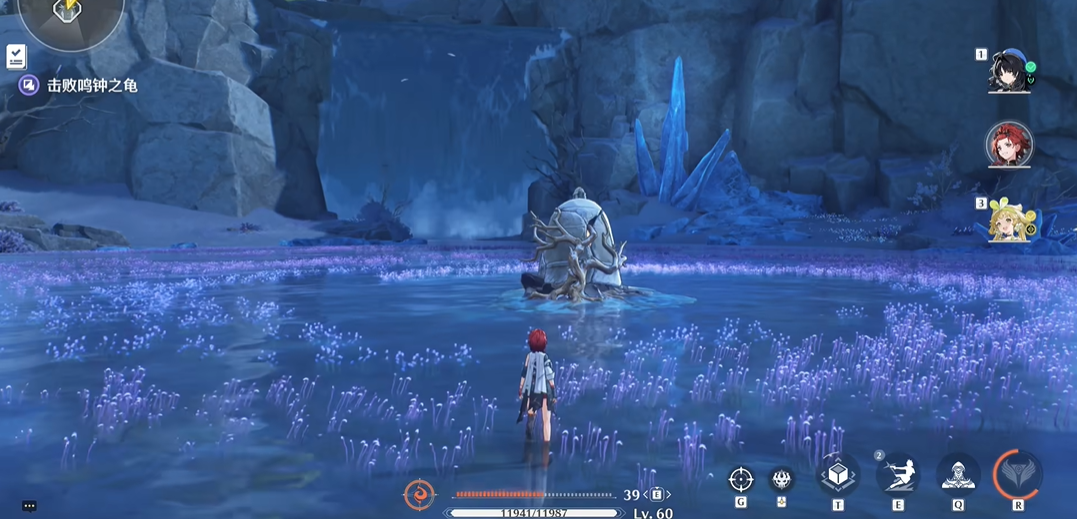This screenshot has width=1077, height=519.
Task: Activate the Resonance Skill dash icon
Action: (897, 475)
